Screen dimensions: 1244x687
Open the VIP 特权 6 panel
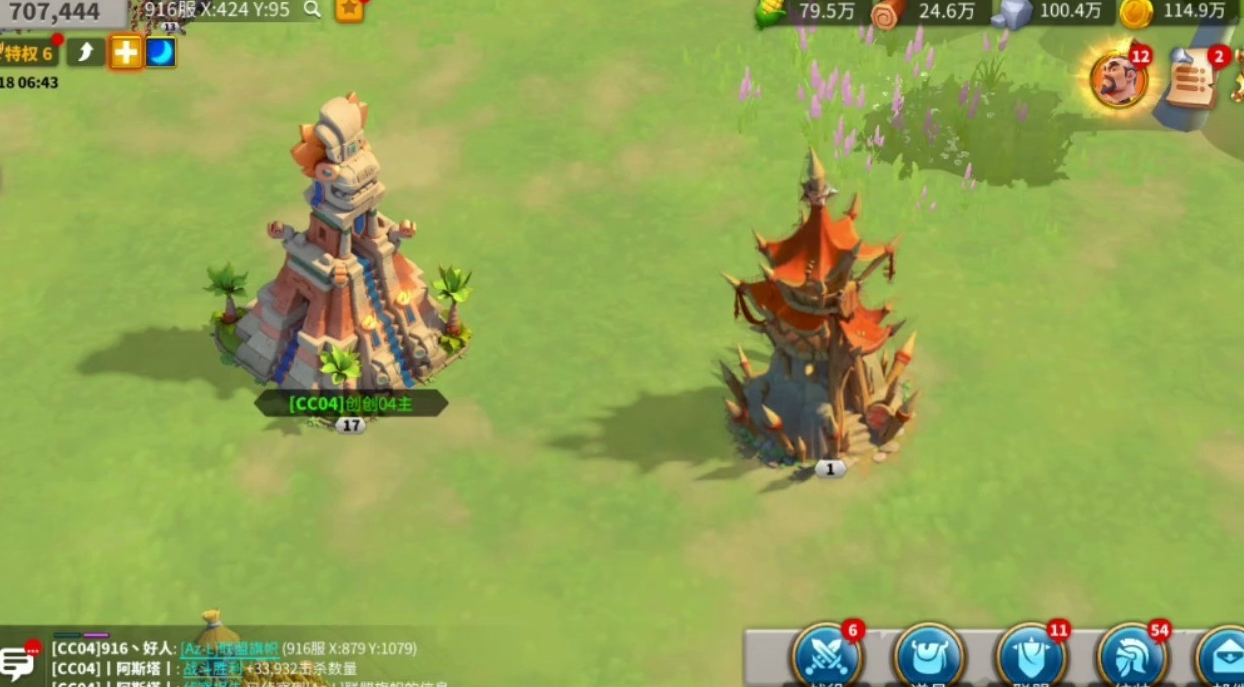[x=28, y=53]
